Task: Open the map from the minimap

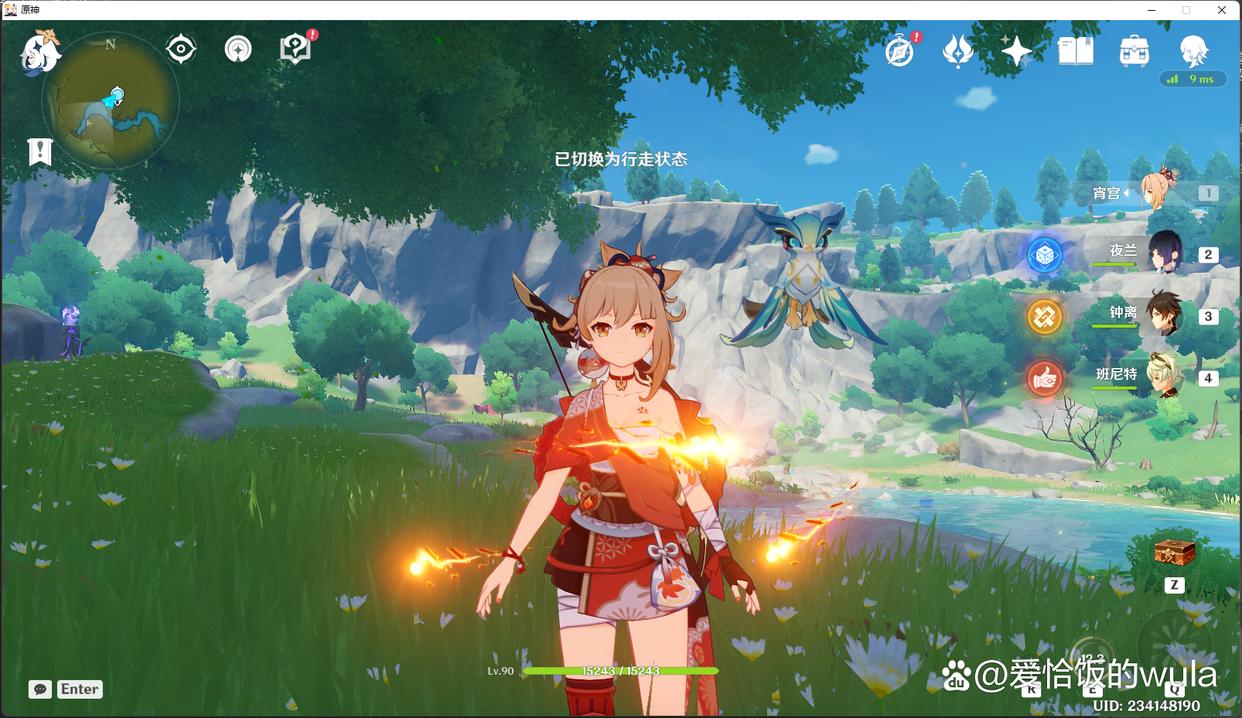Action: click(111, 100)
